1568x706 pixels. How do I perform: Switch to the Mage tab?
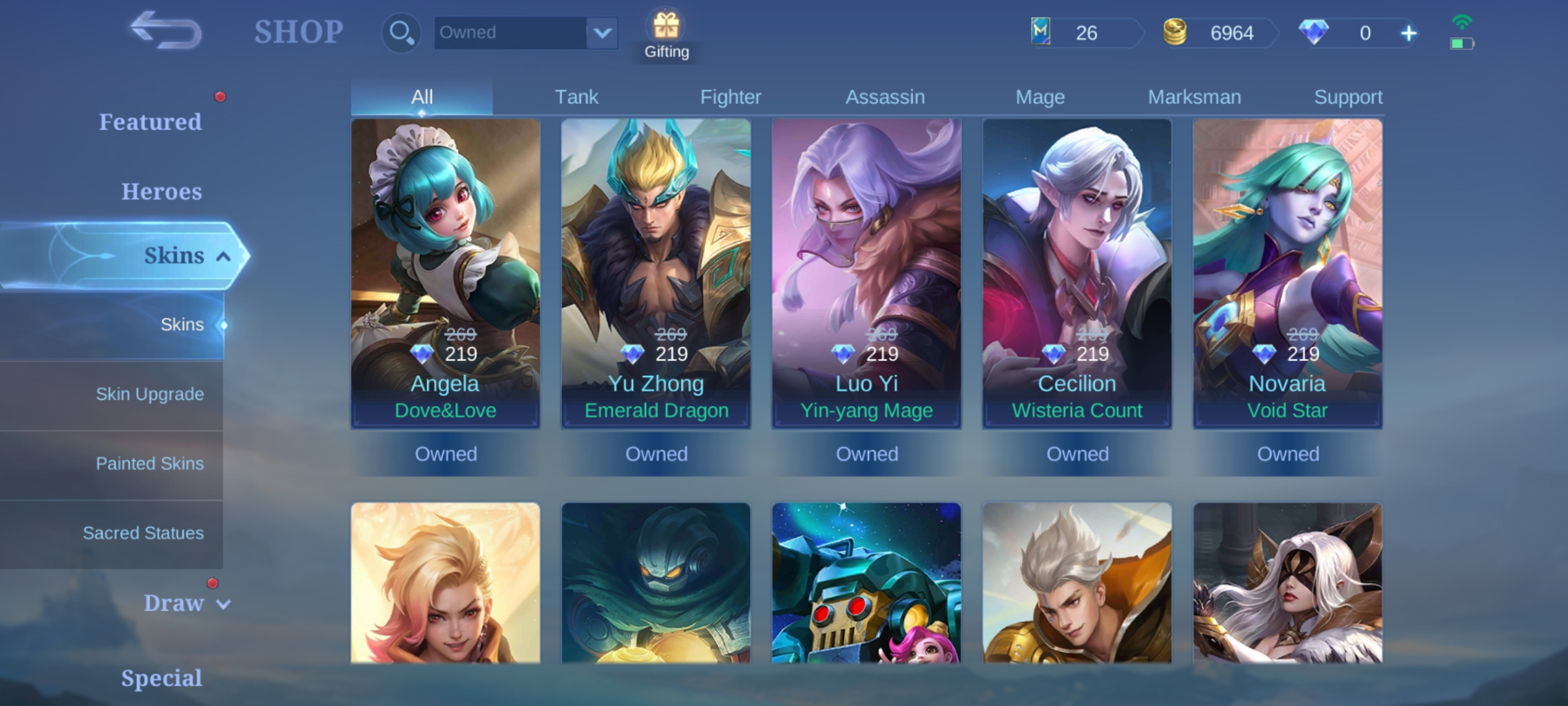[x=1039, y=96]
